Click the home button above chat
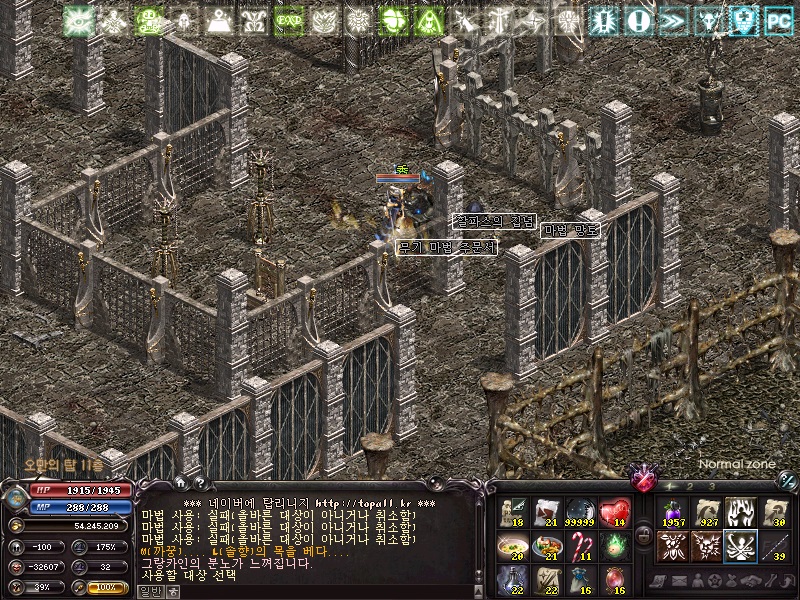This screenshot has width=800, height=600. (x=182, y=484)
